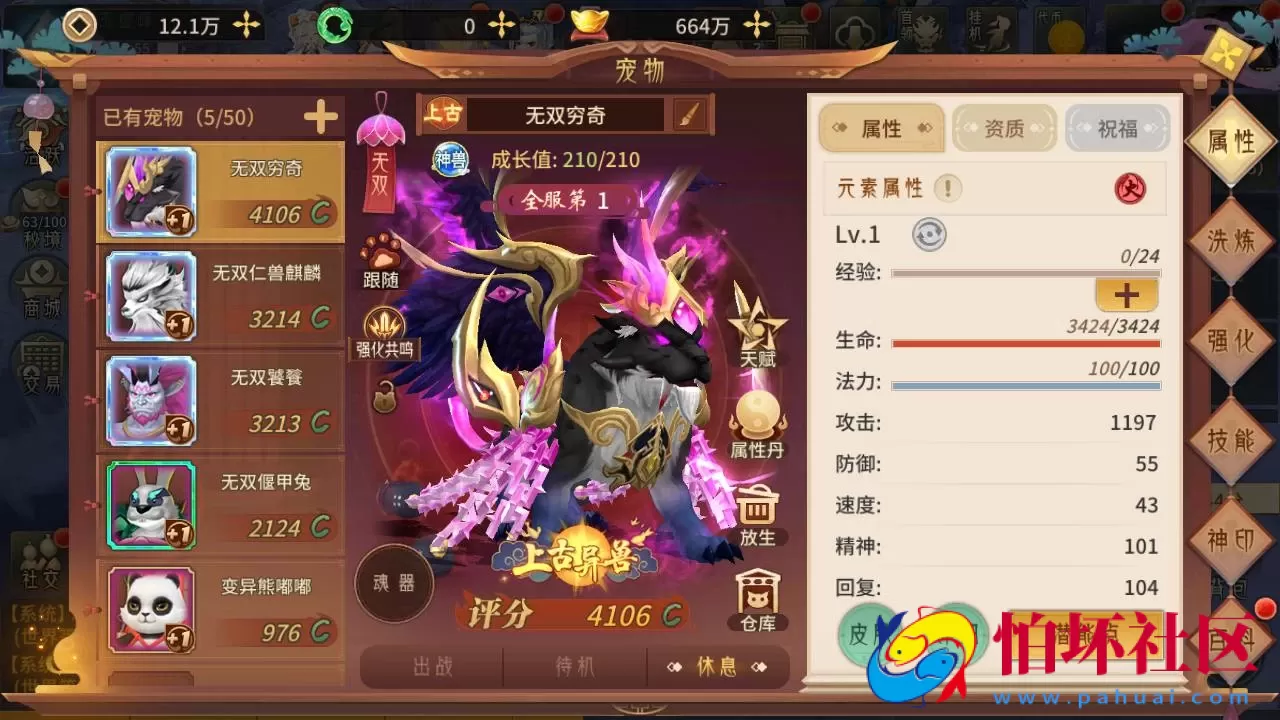The height and width of the screenshot is (720, 1280).
Task: Set pet status to 出战 (Battle)
Action: click(x=430, y=668)
